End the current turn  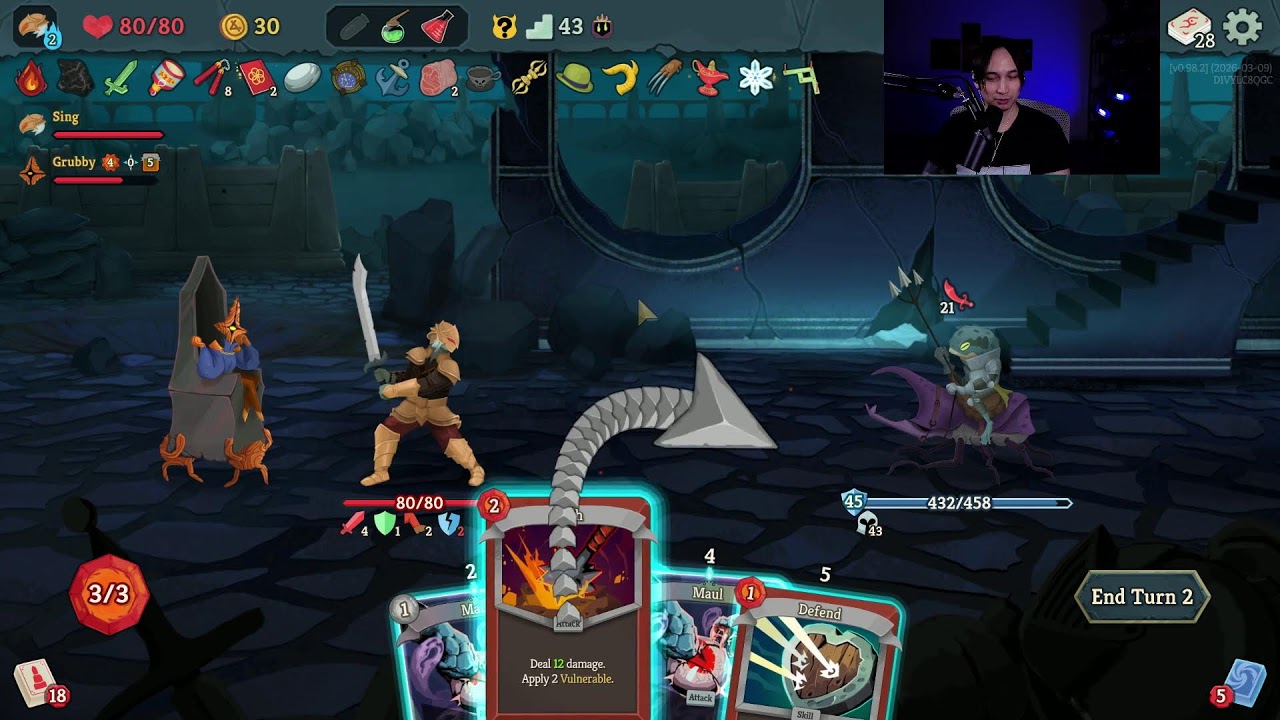click(1141, 597)
